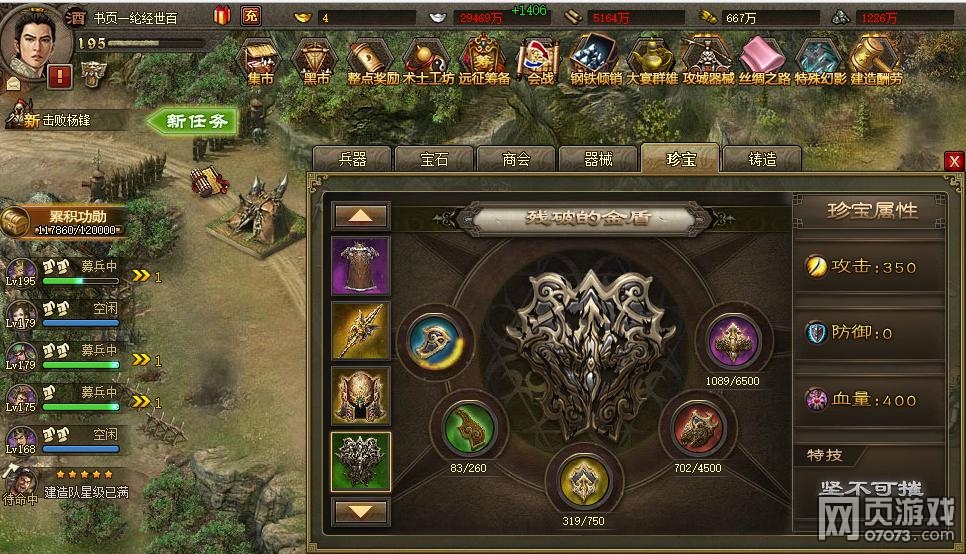Select the Lv195 general portrait

coord(21,272)
